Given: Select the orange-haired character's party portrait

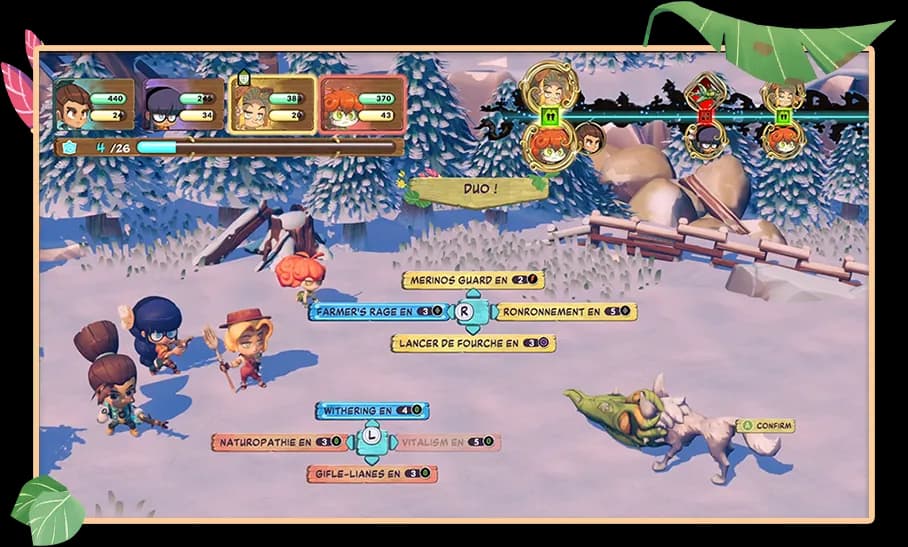Looking at the screenshot, I should [363, 105].
